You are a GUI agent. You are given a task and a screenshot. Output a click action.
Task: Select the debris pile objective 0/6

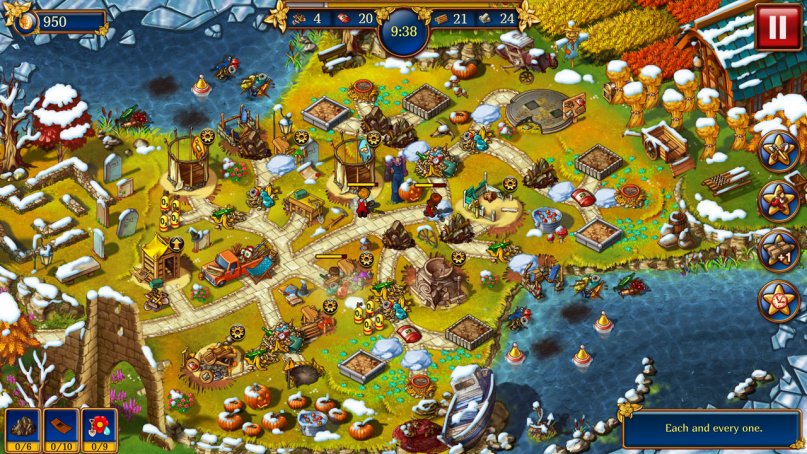tap(22, 427)
